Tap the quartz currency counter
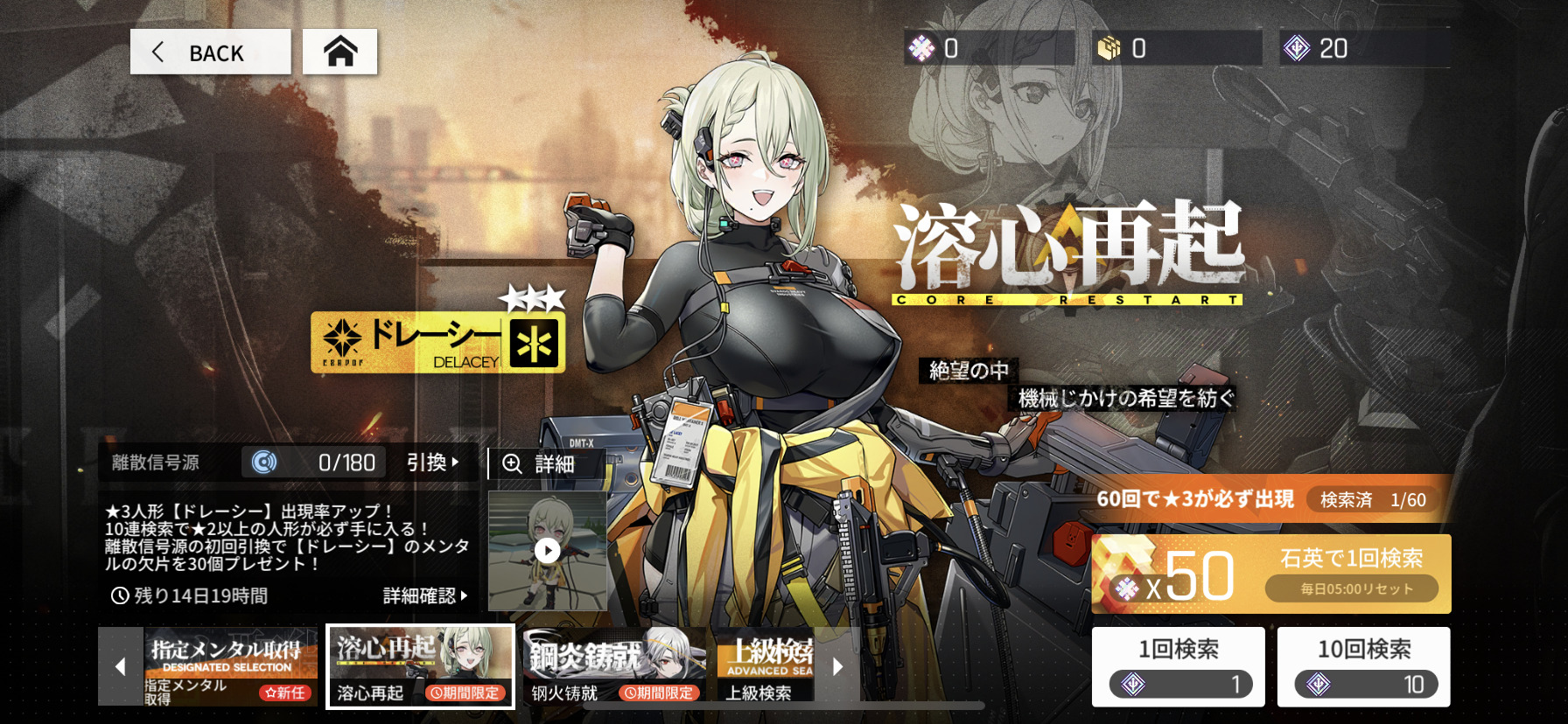The width and height of the screenshot is (1568, 724). point(989,48)
